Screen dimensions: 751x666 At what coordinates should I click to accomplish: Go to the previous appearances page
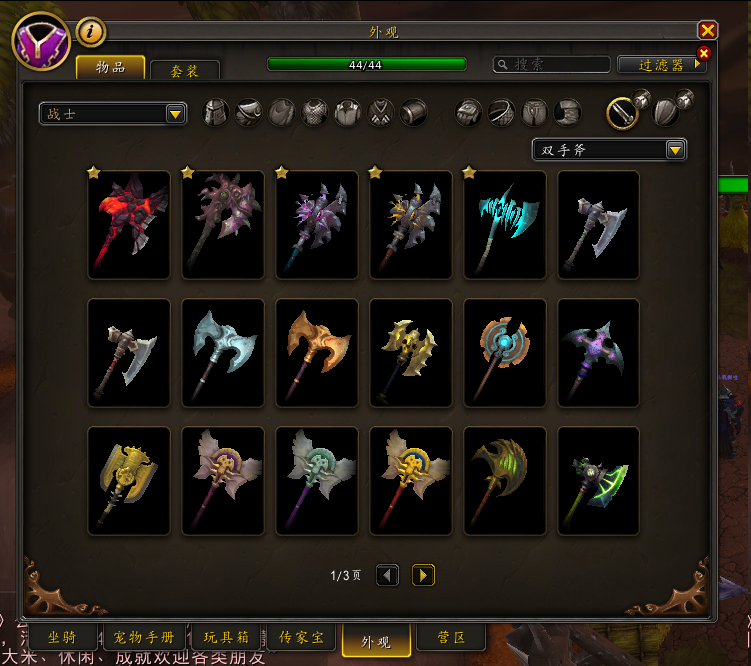point(388,575)
